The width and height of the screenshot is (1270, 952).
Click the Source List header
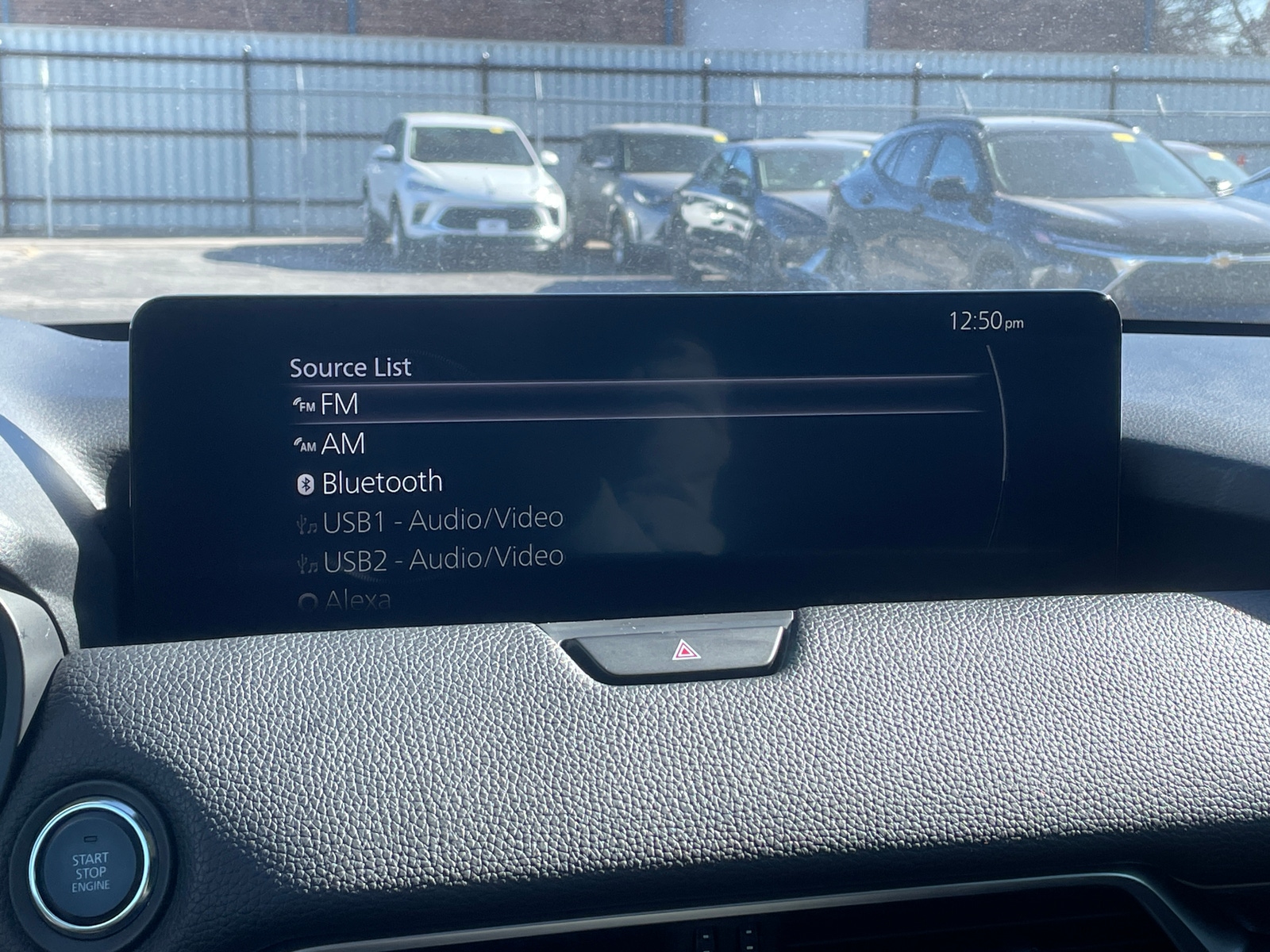(x=349, y=367)
